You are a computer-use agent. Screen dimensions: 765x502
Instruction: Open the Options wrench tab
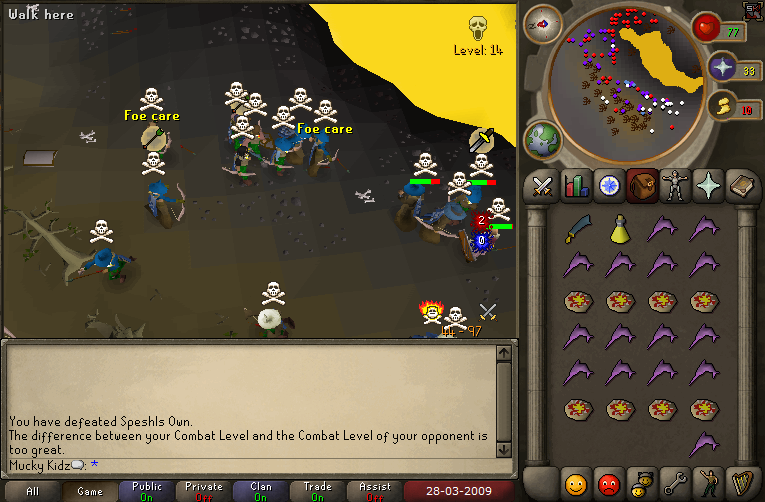[x=674, y=482]
